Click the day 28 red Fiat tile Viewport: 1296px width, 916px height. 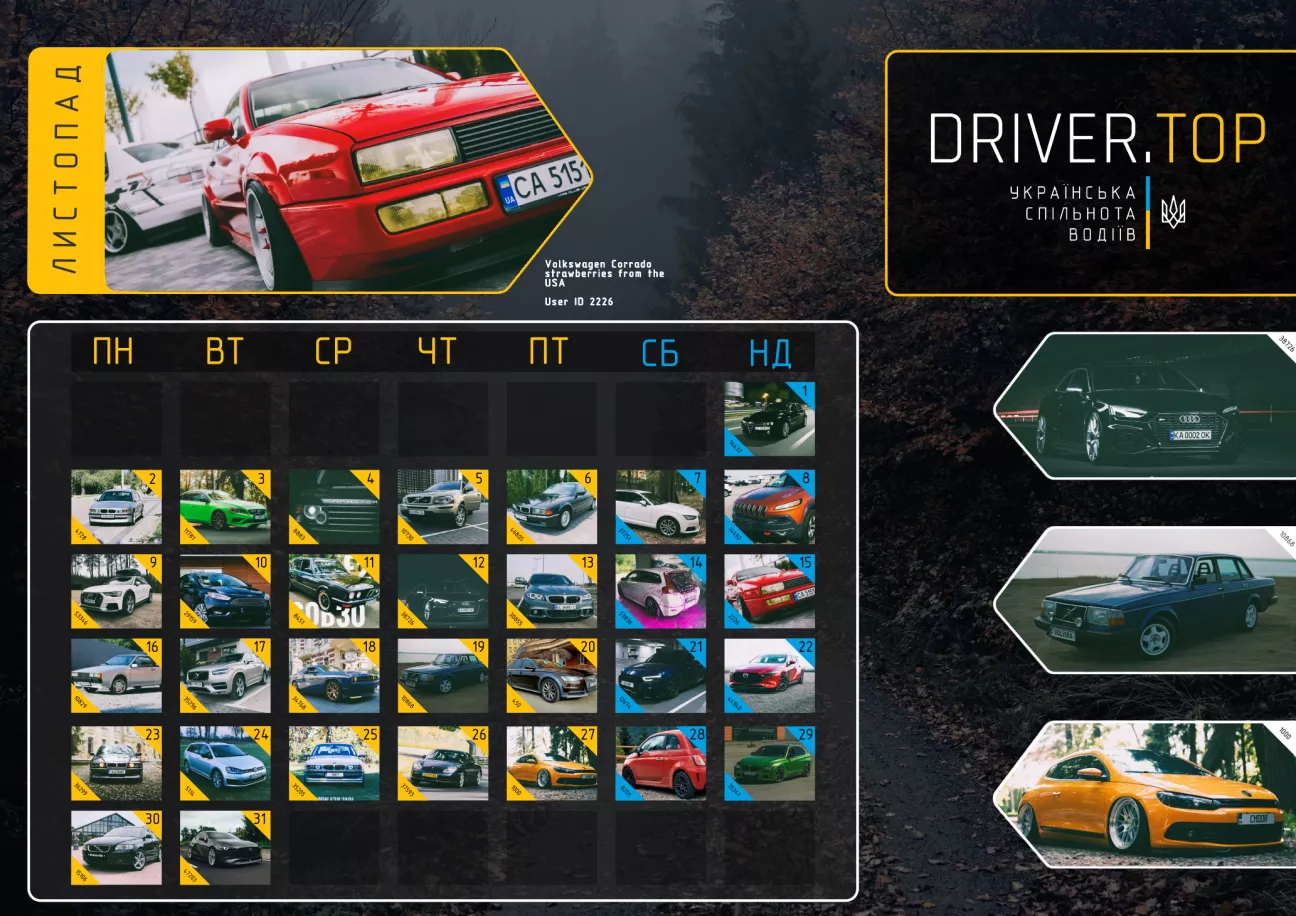659,763
